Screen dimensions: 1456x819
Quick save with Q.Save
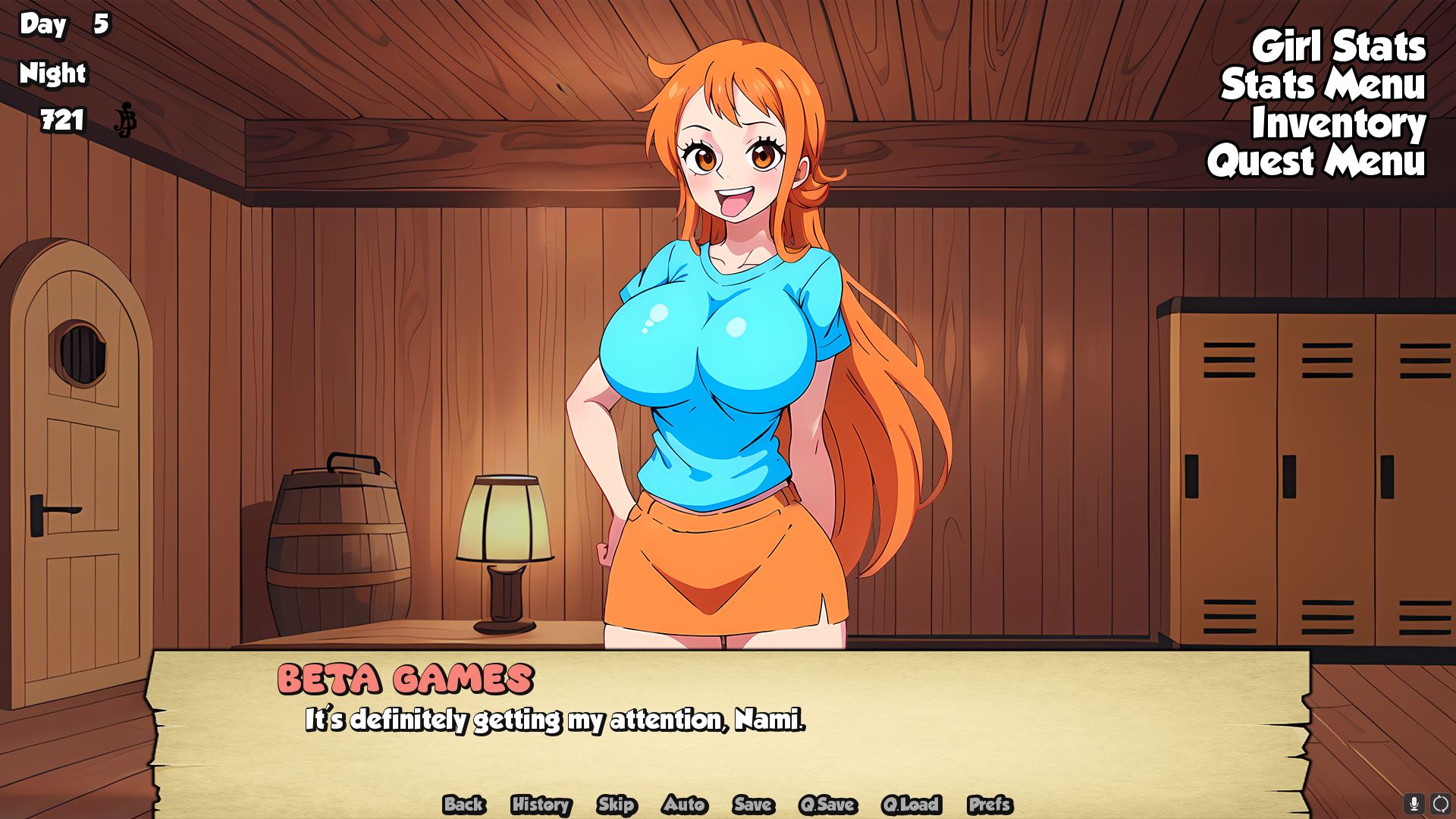point(827,805)
